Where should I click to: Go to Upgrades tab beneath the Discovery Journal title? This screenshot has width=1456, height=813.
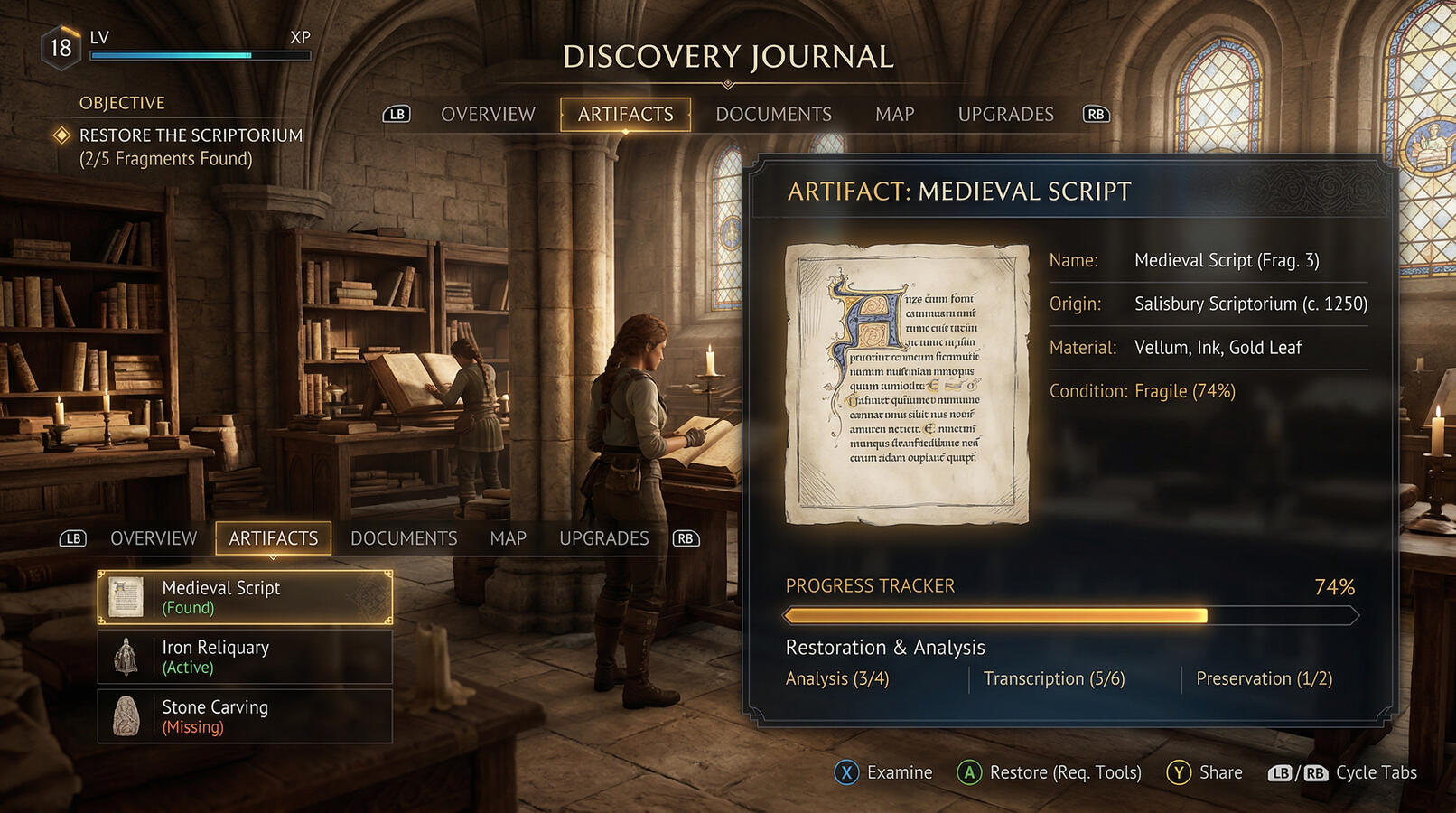click(x=1005, y=115)
